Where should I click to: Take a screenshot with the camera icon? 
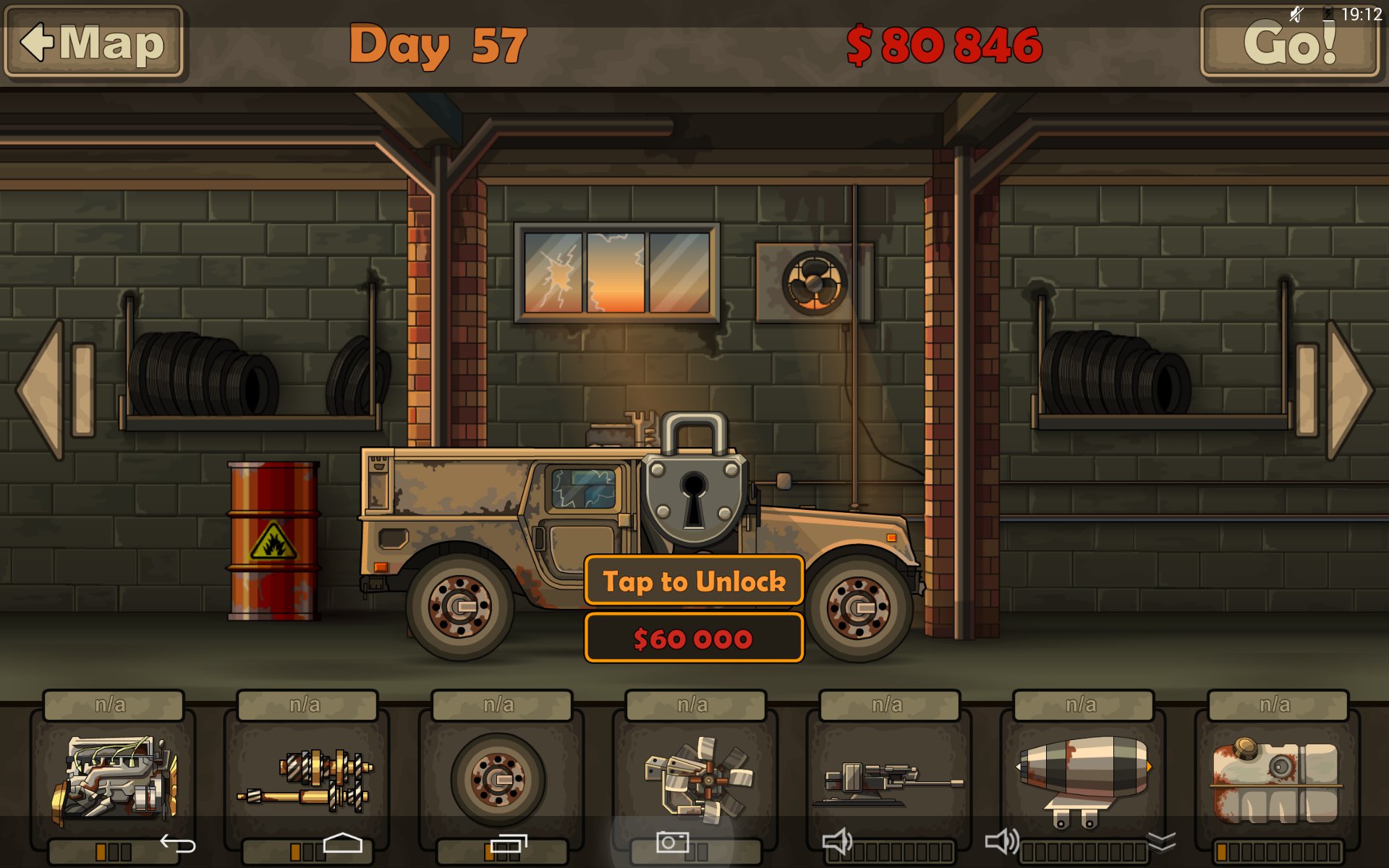(672, 842)
